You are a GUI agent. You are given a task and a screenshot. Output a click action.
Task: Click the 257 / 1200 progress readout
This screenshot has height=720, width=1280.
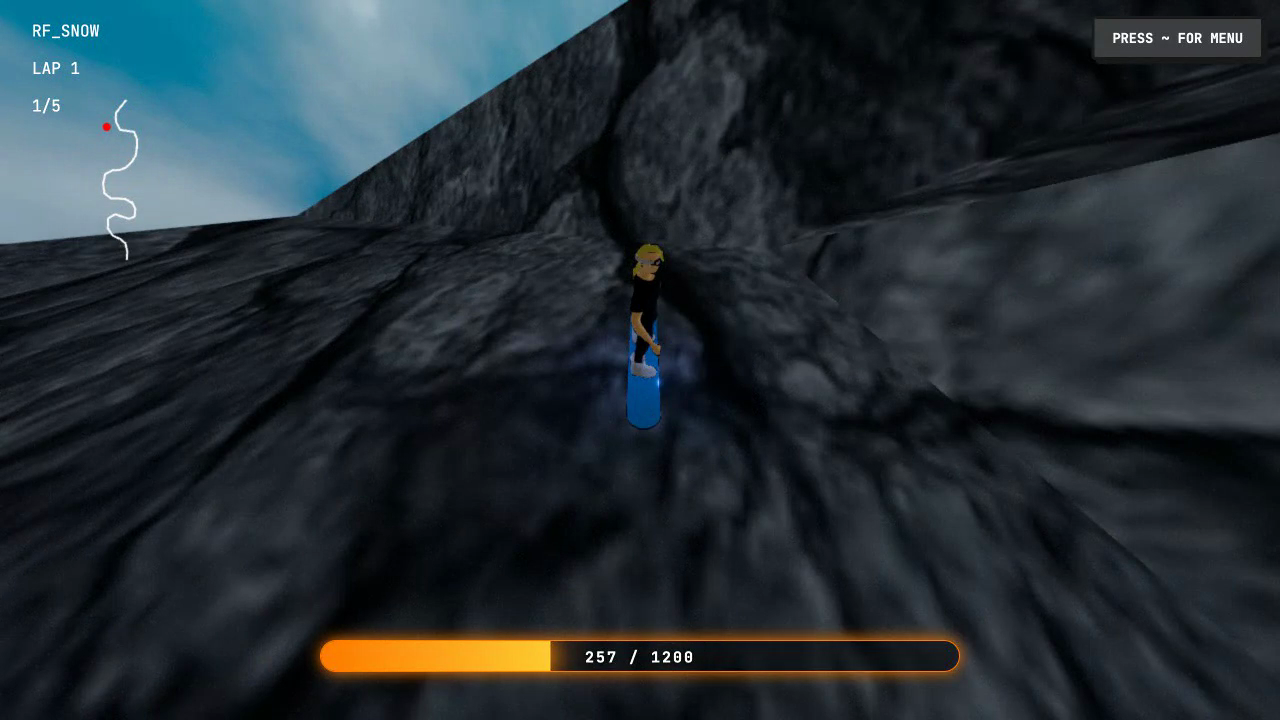click(x=639, y=657)
